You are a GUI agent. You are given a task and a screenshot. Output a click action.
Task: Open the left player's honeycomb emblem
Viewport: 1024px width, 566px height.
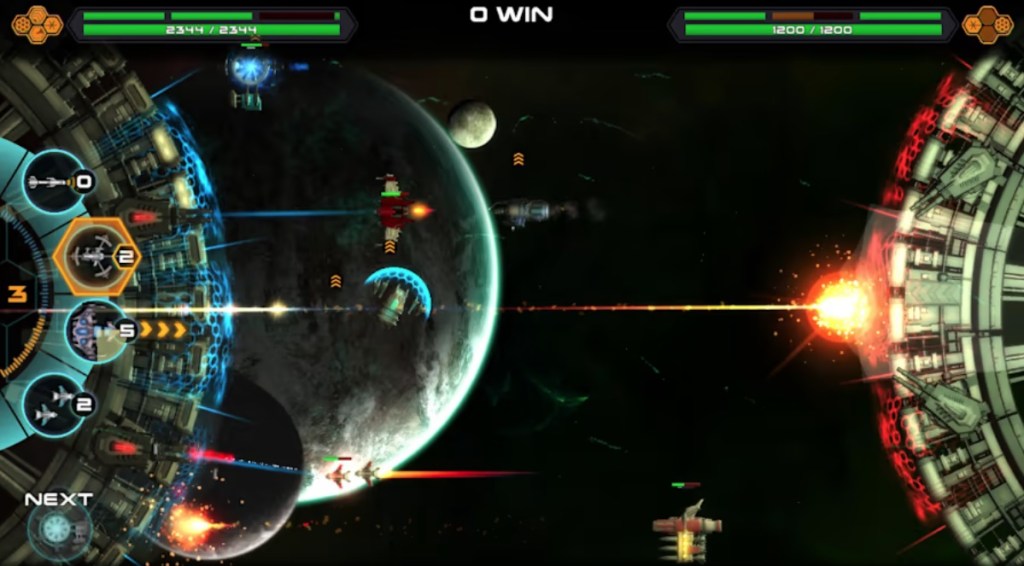[37, 22]
